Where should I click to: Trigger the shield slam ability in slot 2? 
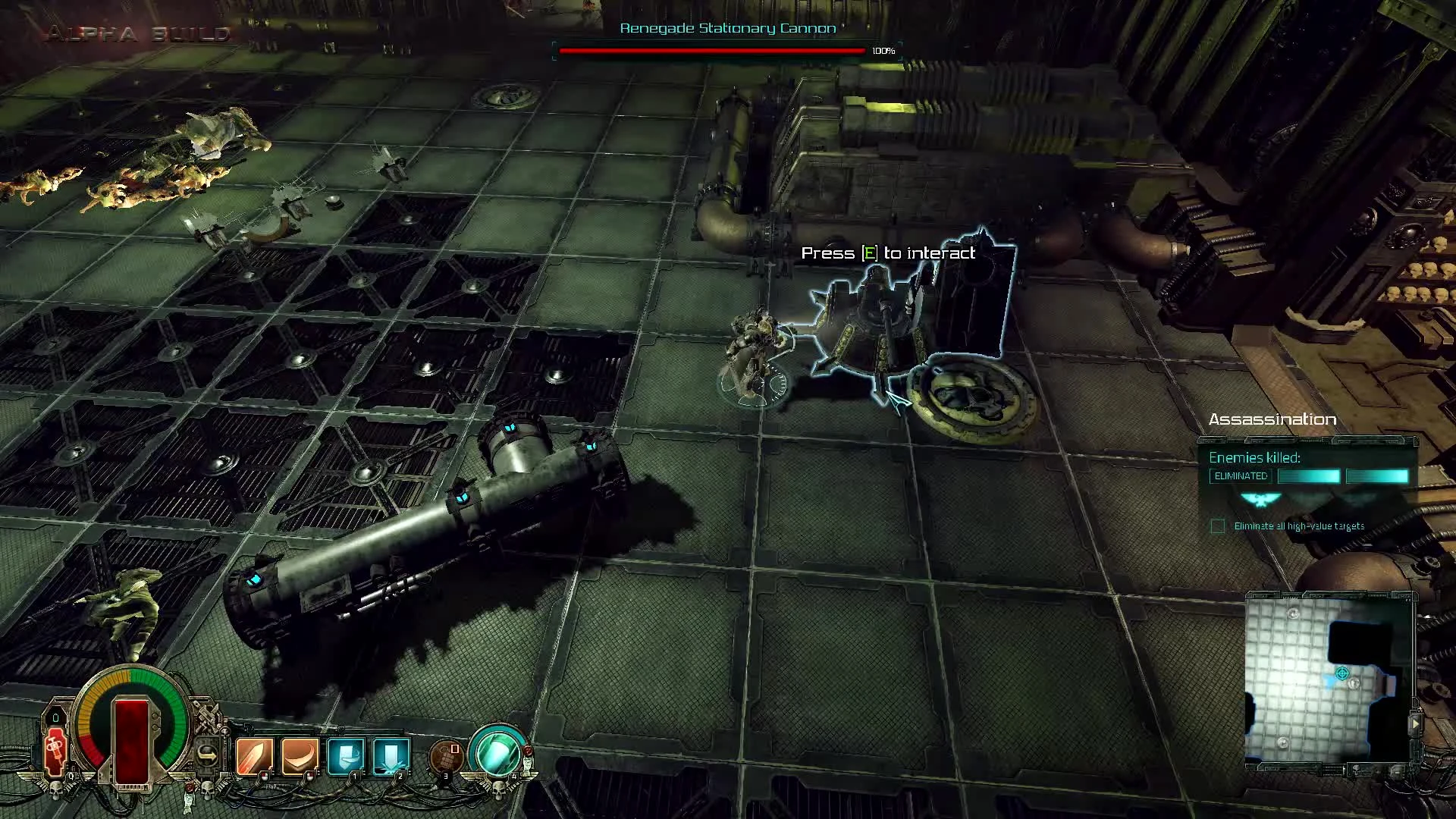click(389, 755)
